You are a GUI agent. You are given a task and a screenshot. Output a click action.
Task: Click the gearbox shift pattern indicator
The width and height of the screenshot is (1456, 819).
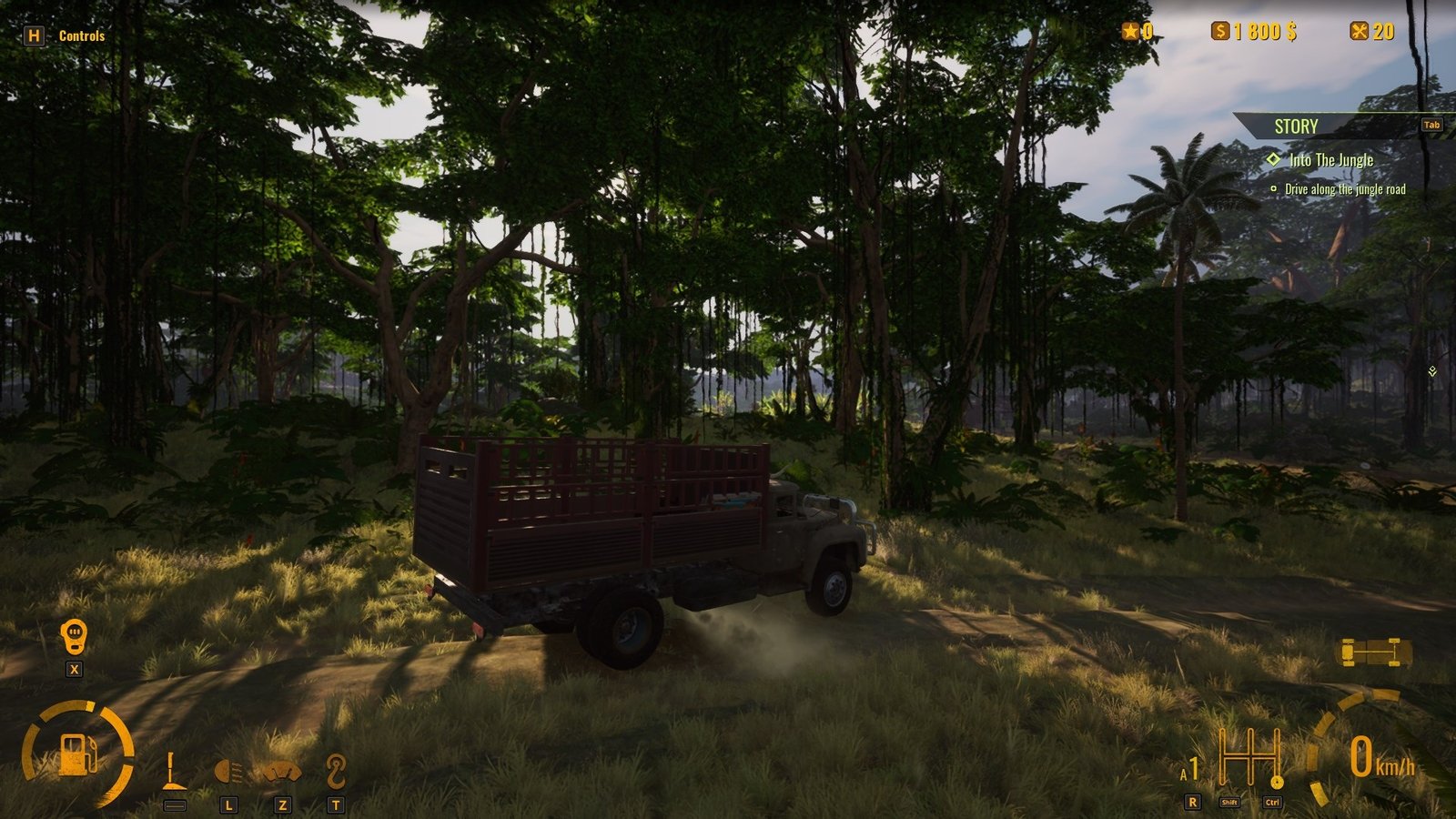click(x=1251, y=758)
